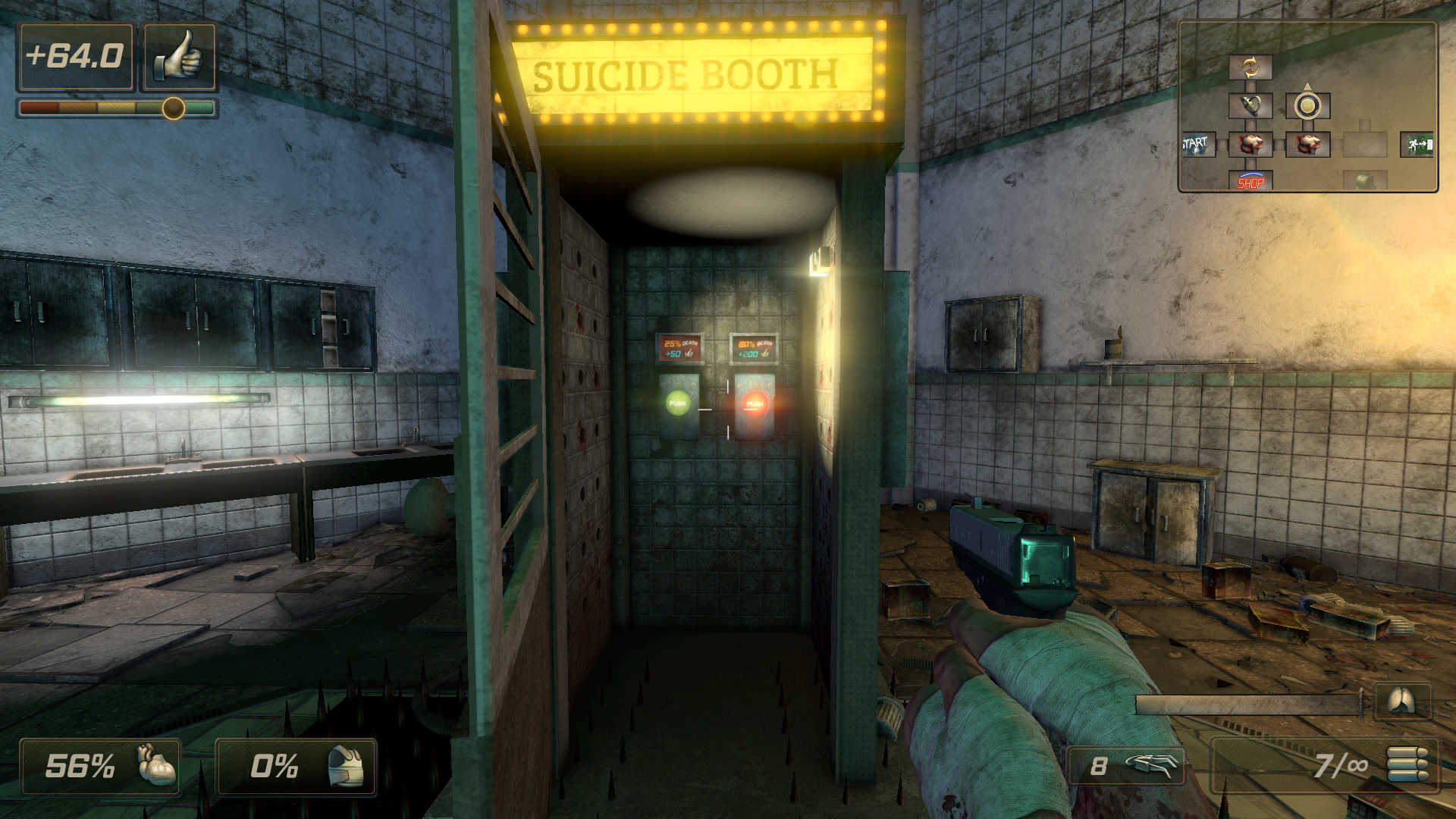Click the ammo magazine icon
1456x819 pixels.
click(1407, 764)
